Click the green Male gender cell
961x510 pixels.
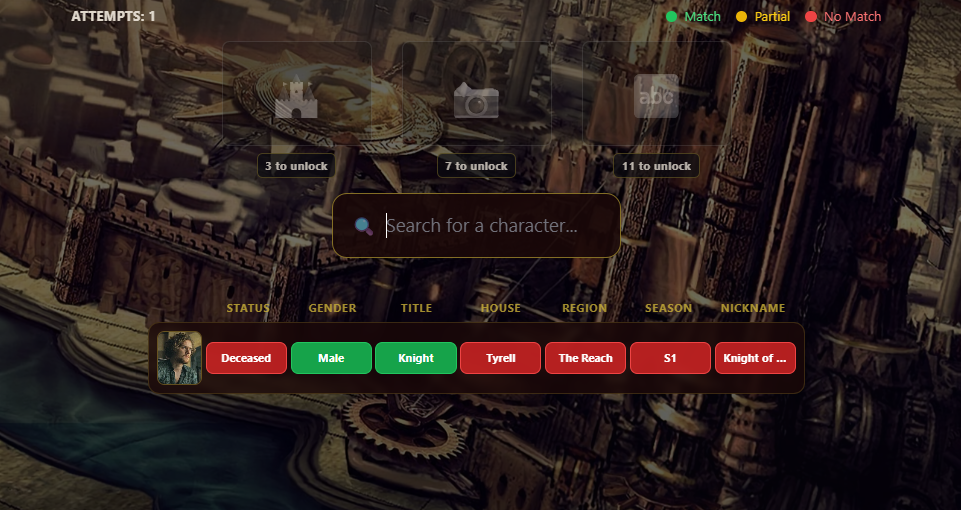[331, 358]
